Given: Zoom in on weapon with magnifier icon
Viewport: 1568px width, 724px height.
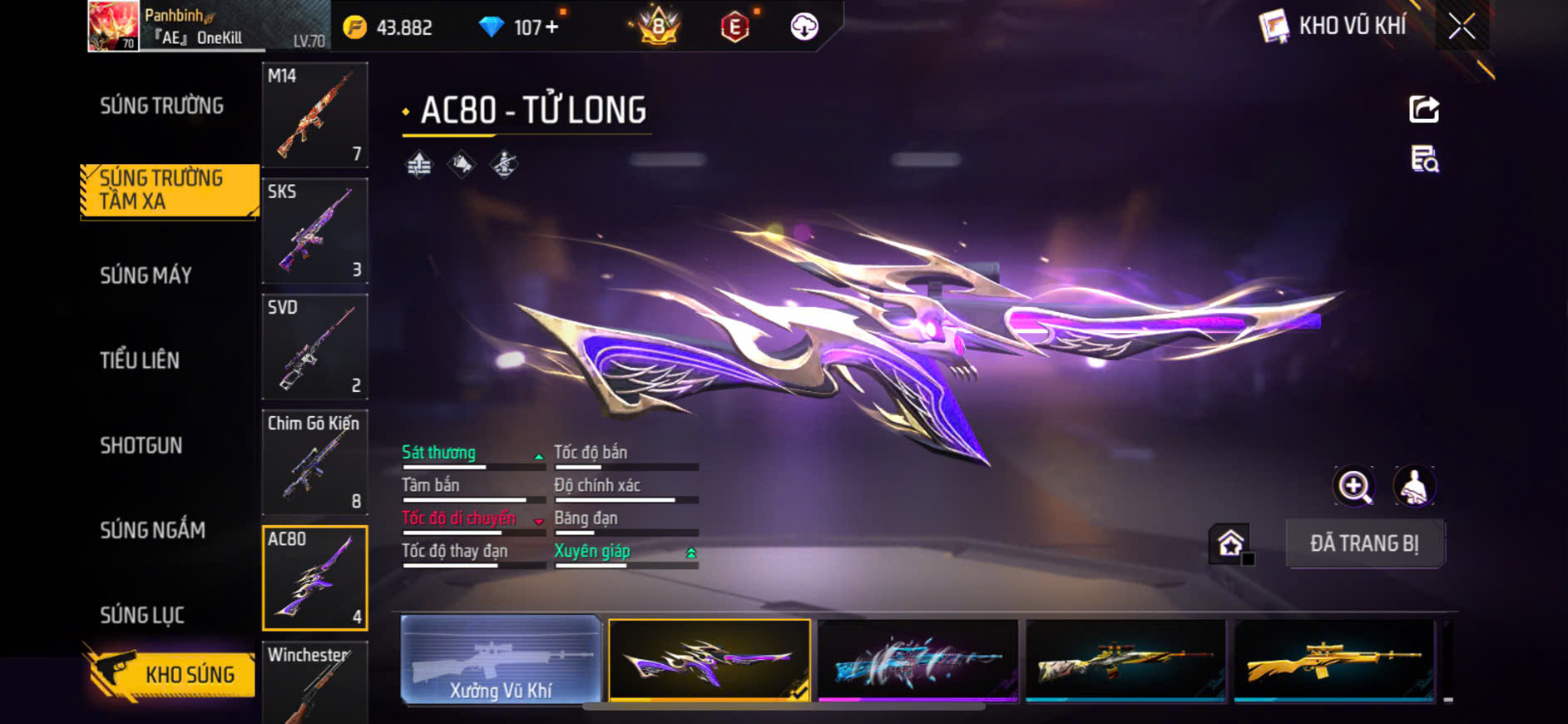Looking at the screenshot, I should coord(1354,487).
